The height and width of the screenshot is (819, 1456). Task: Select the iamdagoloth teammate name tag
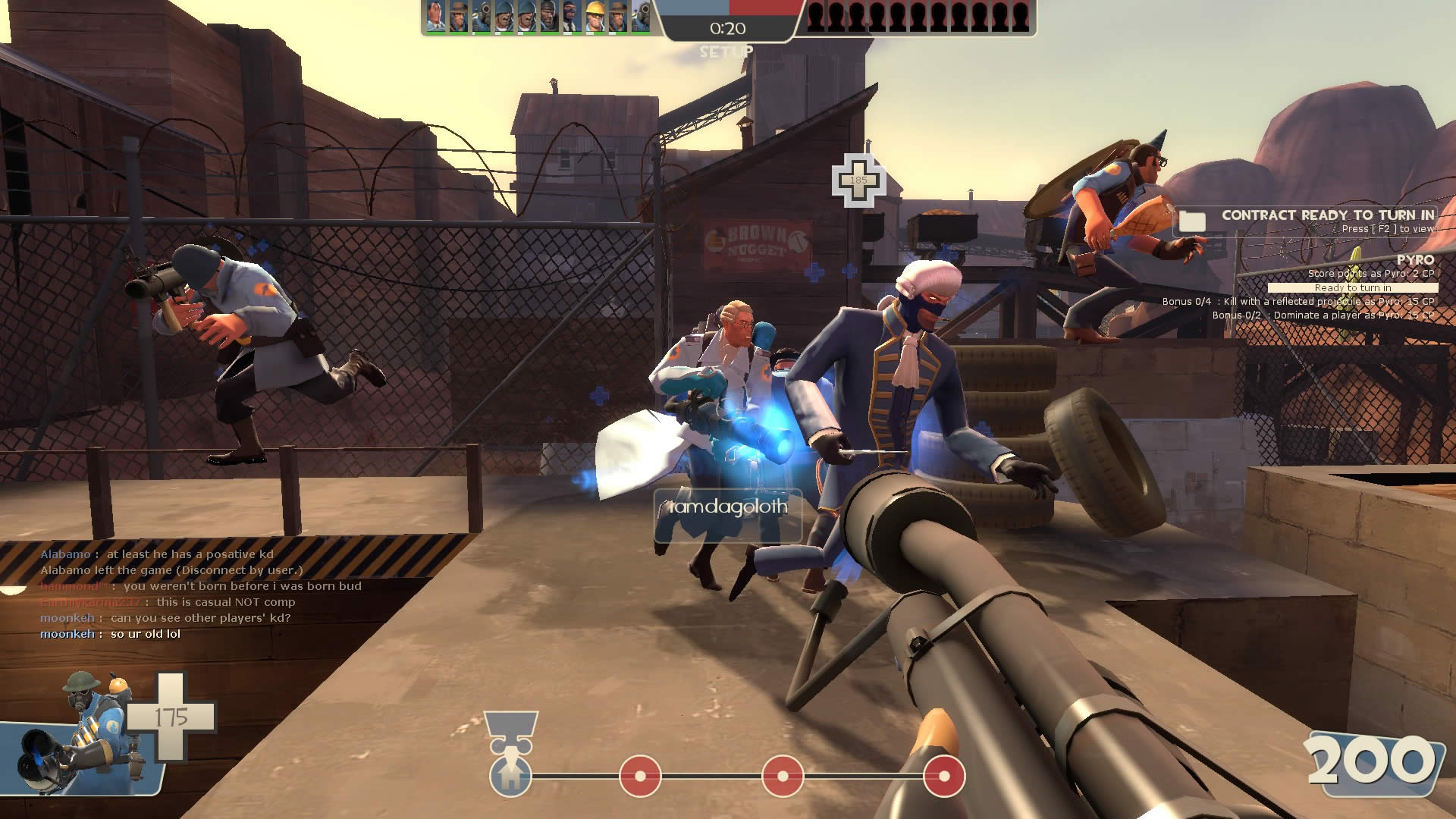(728, 507)
